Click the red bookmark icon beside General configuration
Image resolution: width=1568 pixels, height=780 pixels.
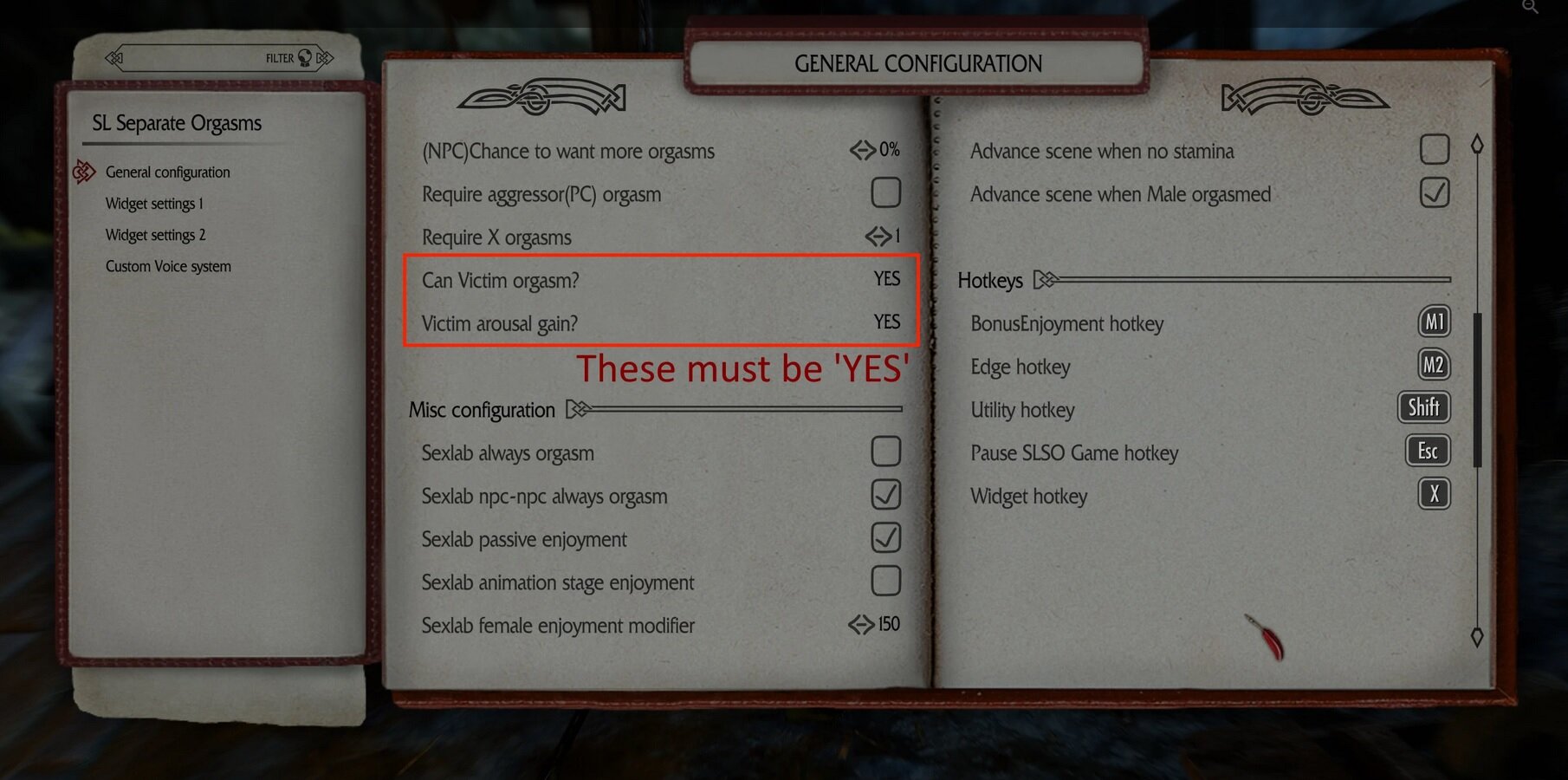point(84,172)
